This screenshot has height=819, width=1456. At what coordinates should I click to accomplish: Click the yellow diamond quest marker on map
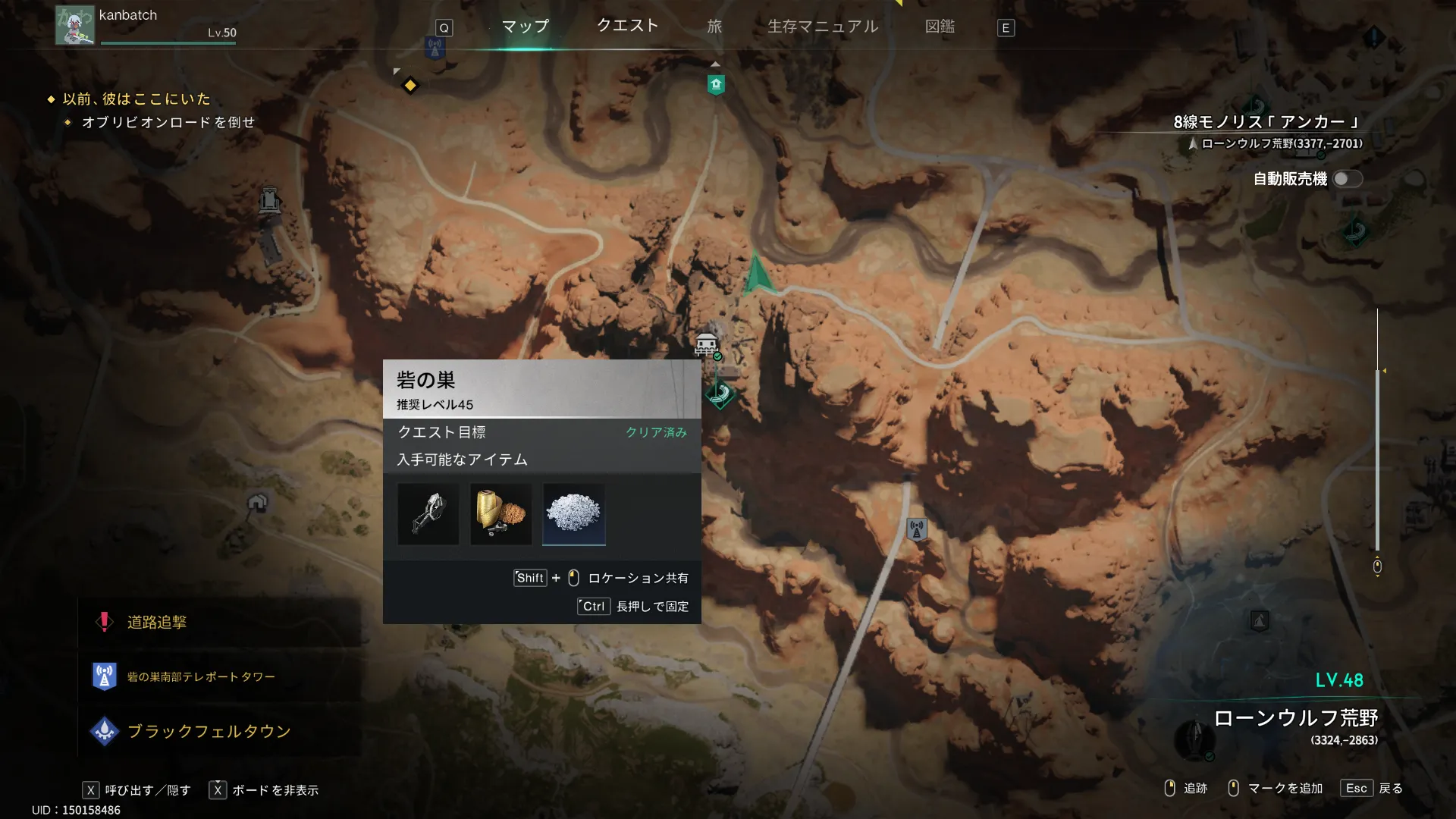point(410,85)
